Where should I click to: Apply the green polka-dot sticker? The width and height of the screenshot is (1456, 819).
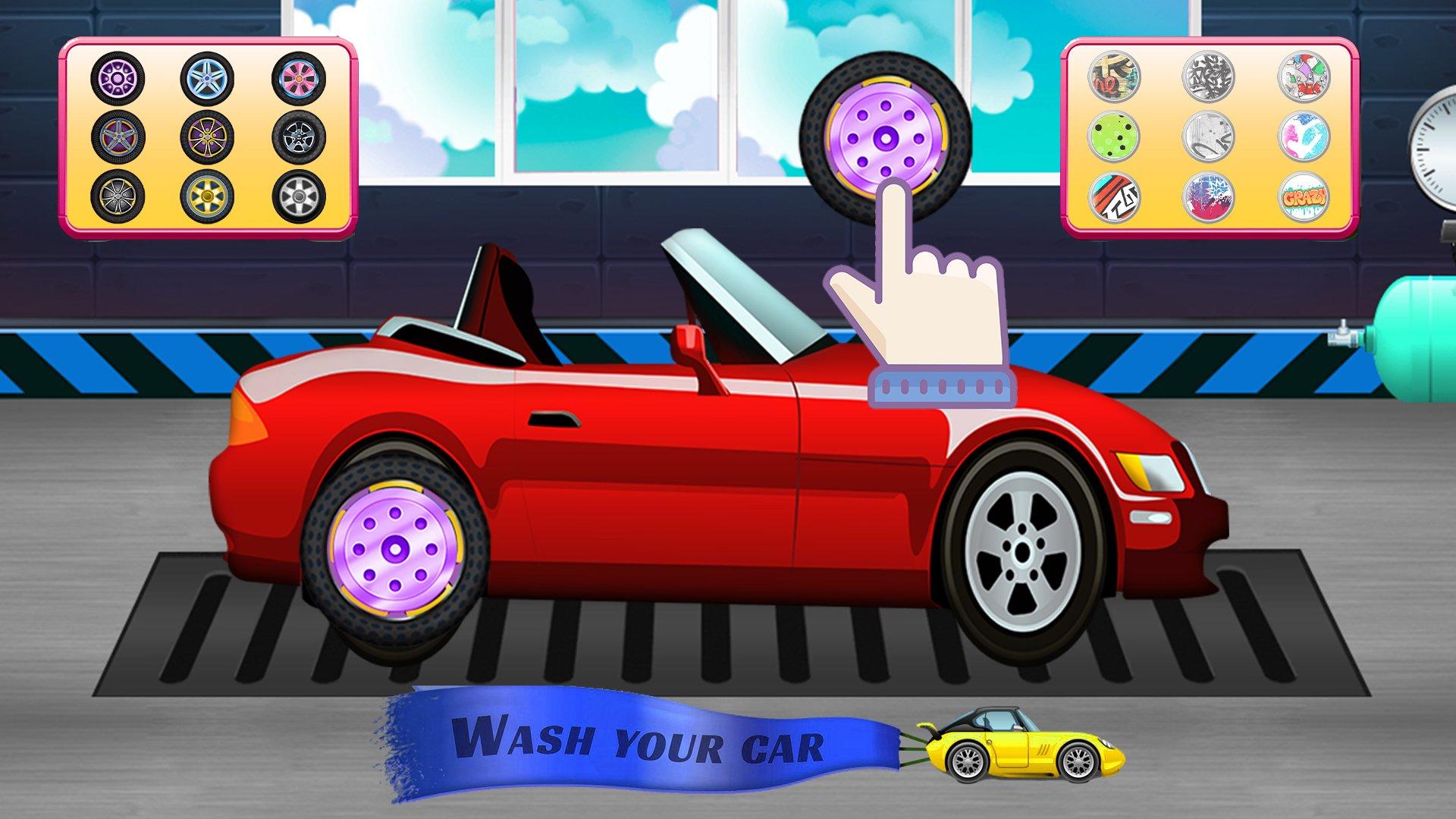tap(1115, 137)
